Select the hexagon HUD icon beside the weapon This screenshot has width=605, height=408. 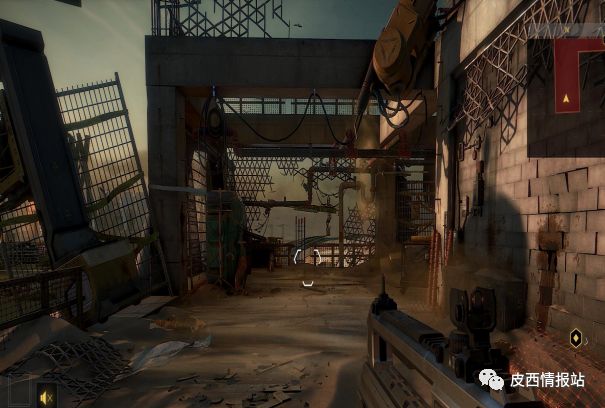(576, 338)
